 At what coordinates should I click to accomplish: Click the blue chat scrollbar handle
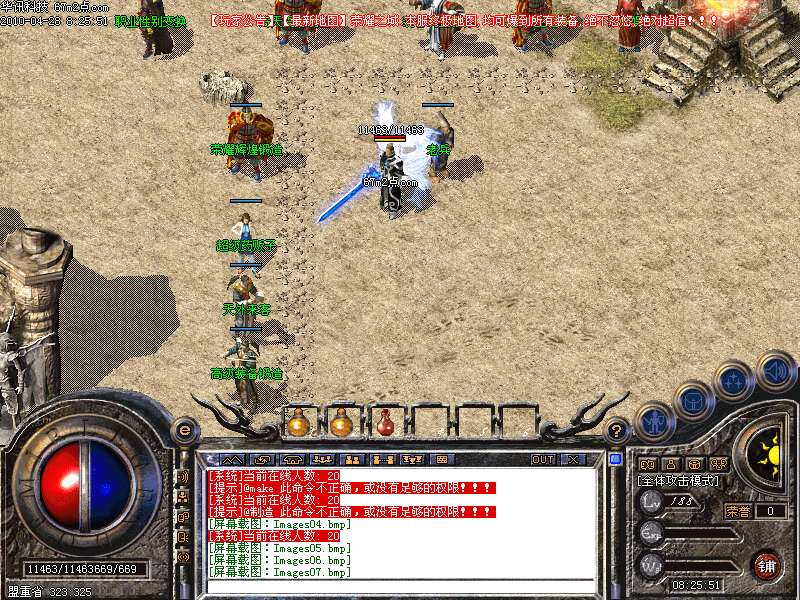pos(616,459)
